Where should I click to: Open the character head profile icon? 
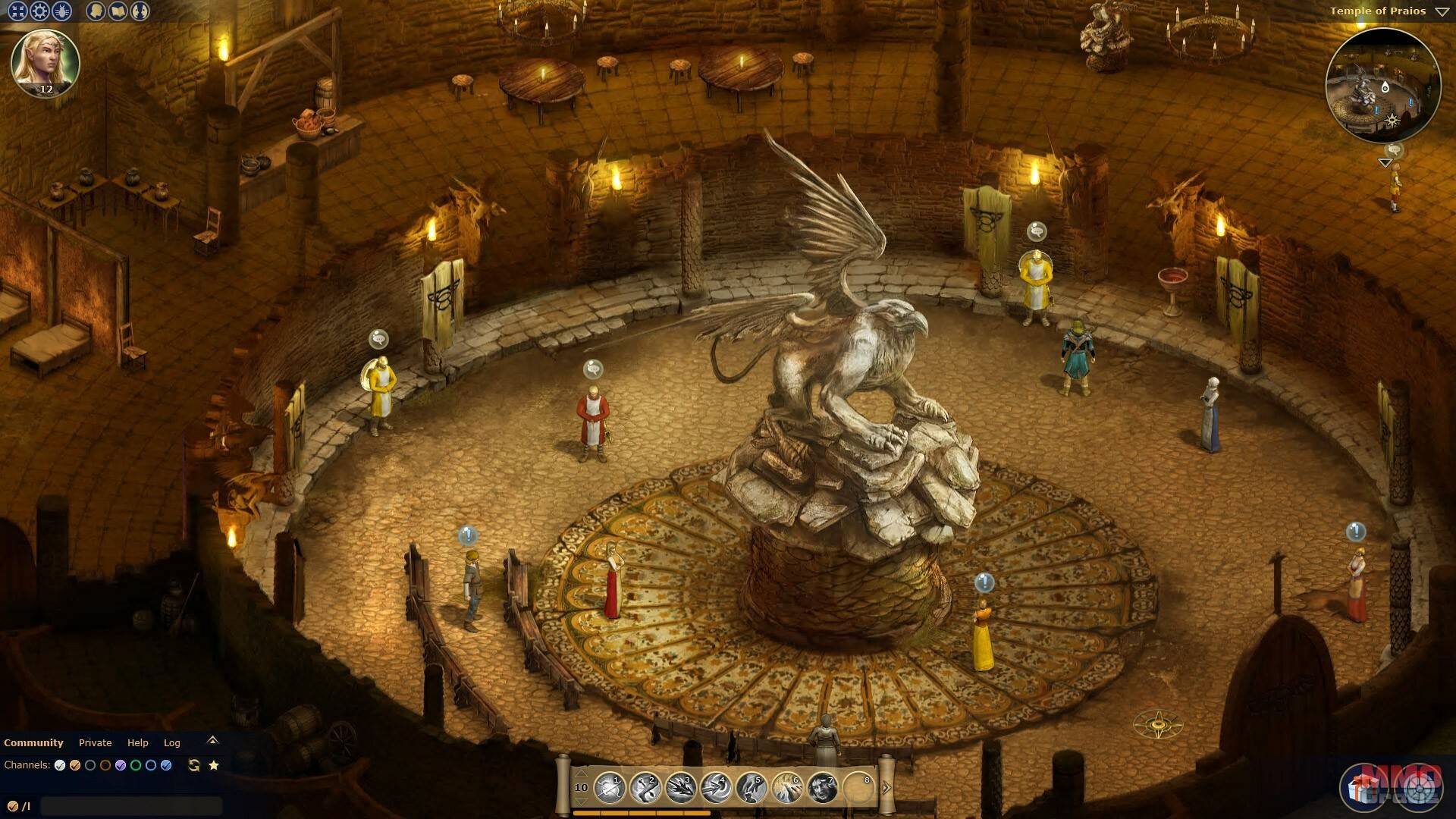click(96, 11)
